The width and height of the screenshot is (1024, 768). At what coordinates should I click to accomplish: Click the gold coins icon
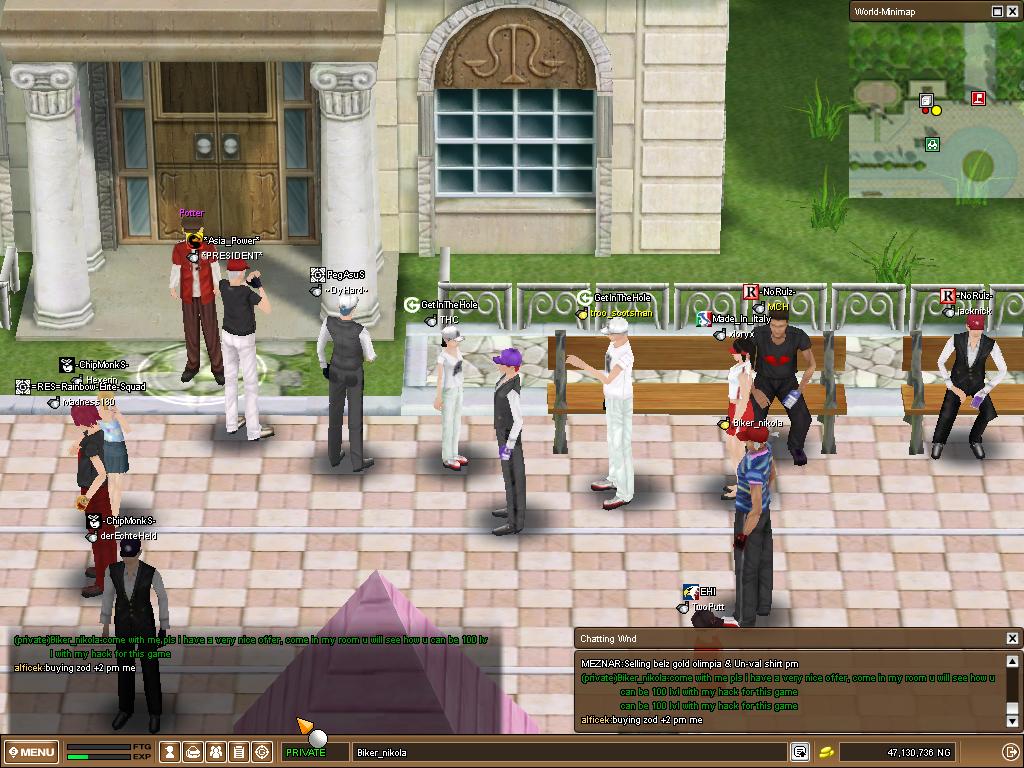click(827, 752)
